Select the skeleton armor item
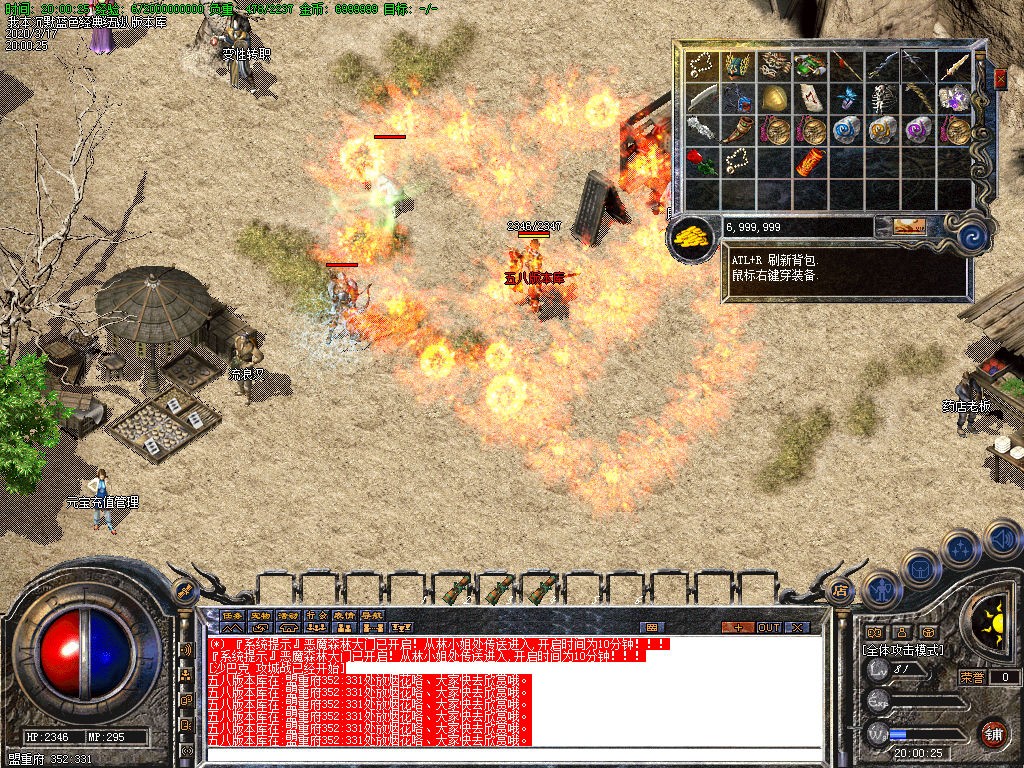Image resolution: width=1024 pixels, height=768 pixels. coord(882,98)
